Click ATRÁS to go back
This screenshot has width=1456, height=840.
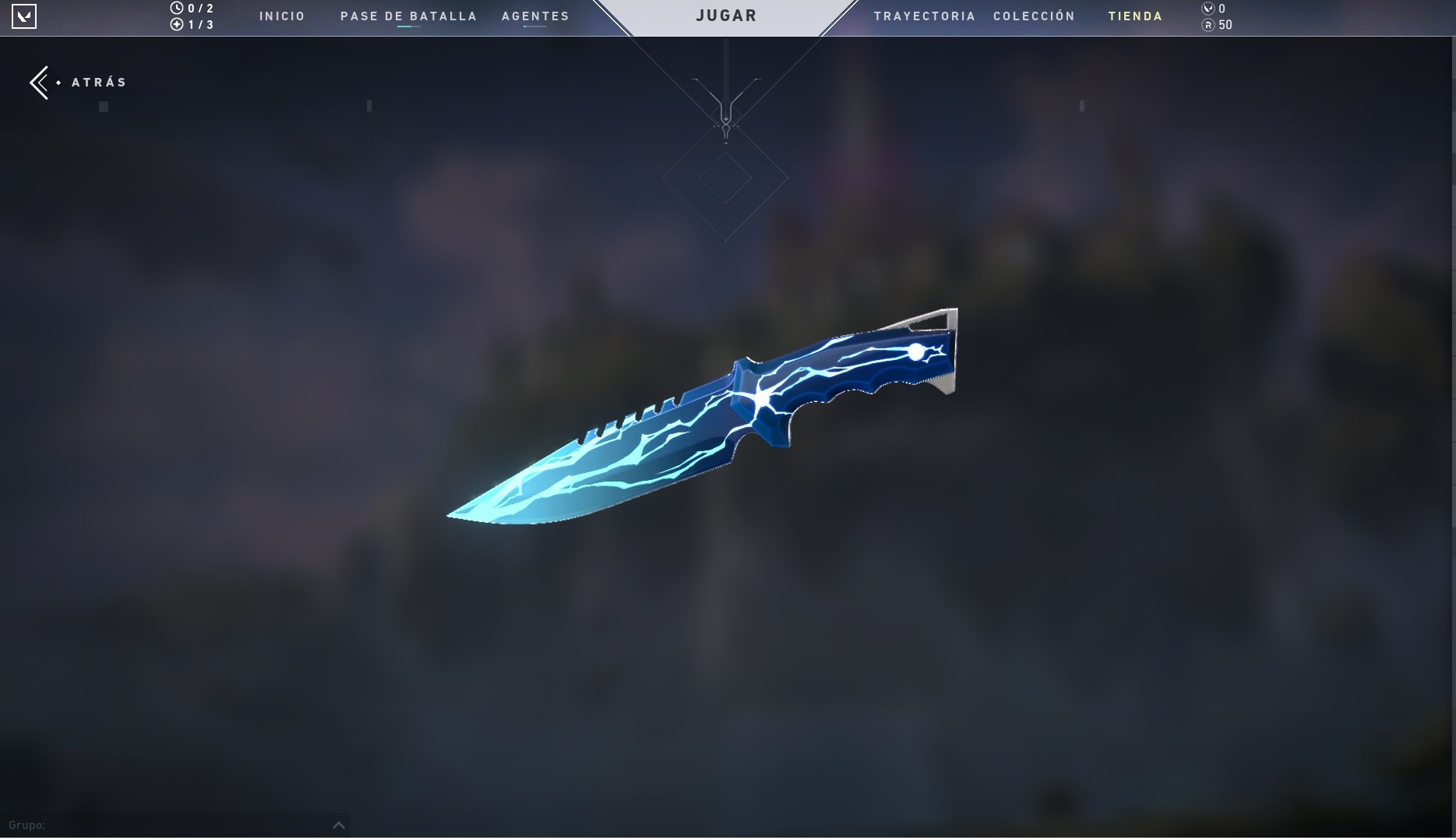point(97,82)
